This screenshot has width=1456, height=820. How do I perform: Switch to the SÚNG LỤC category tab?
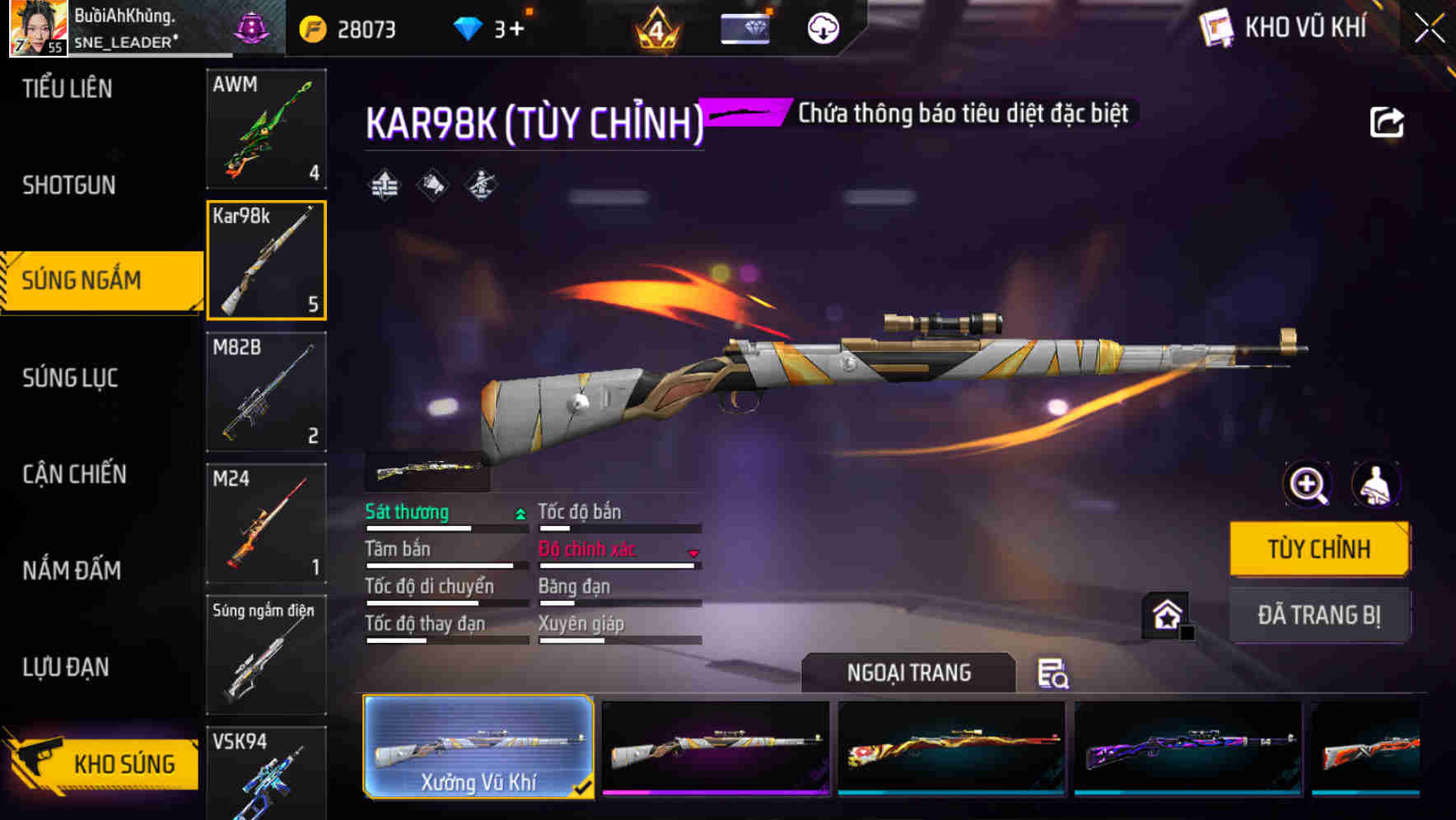[x=71, y=377]
